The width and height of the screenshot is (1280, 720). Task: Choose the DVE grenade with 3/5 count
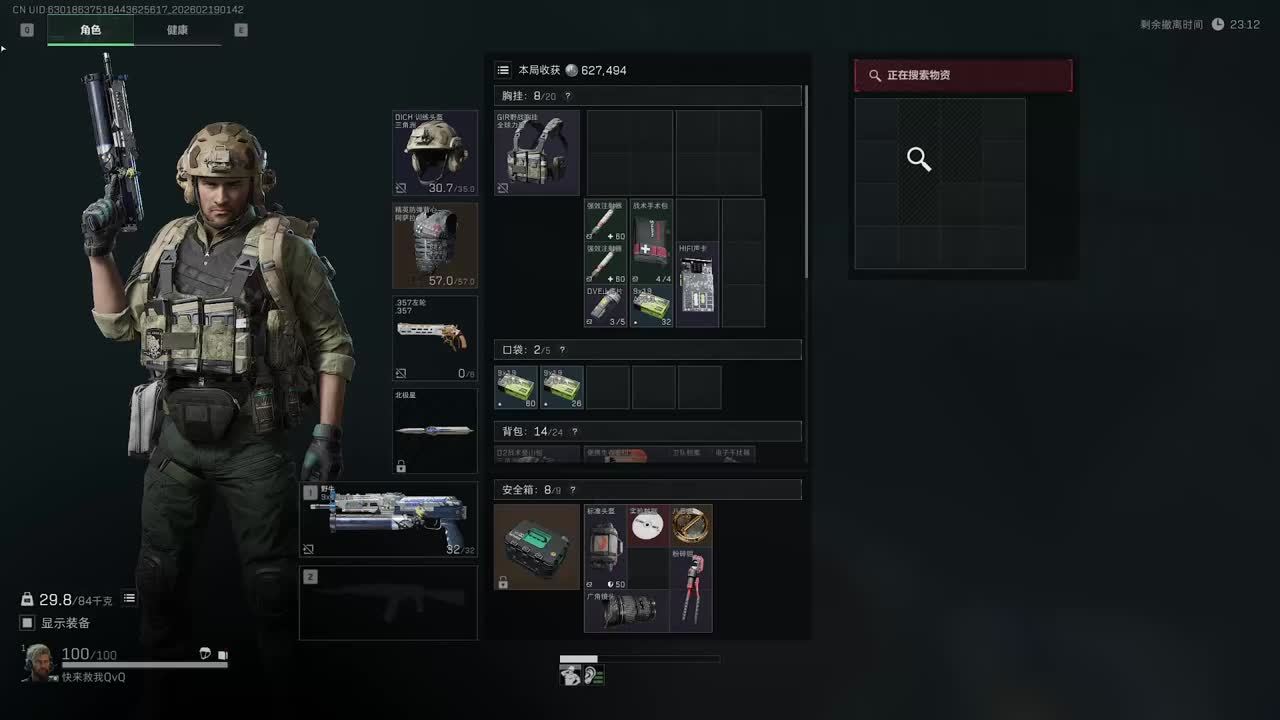pyautogui.click(x=606, y=306)
